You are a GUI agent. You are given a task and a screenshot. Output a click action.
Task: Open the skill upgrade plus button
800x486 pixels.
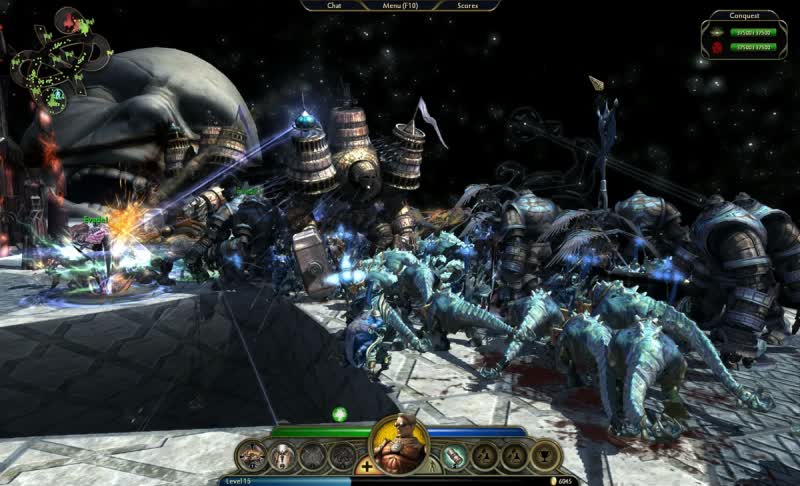tap(367, 466)
